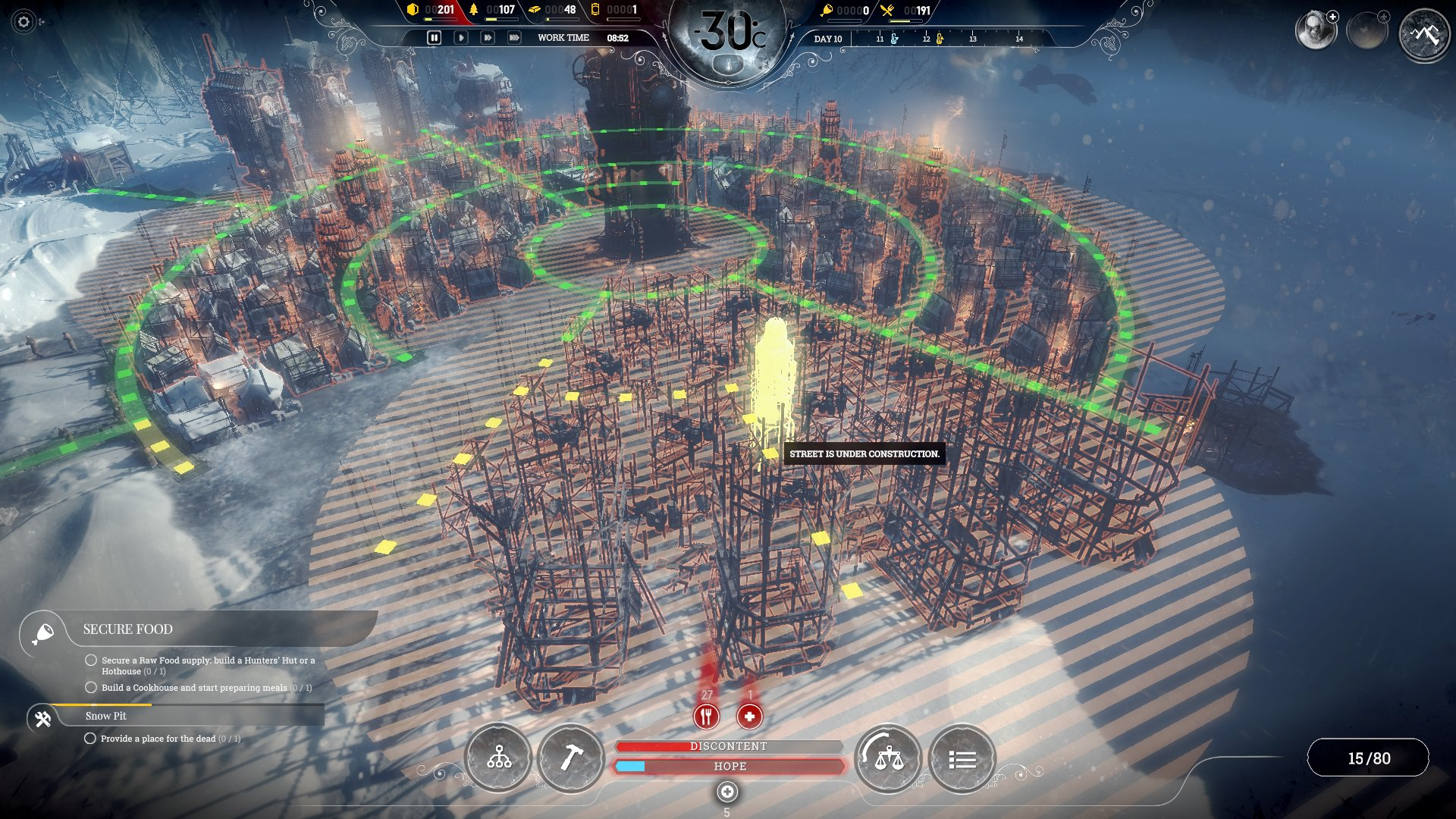Viewport: 1456px width, 819px height.
Task: Open the technology tree button
Action: click(499, 758)
